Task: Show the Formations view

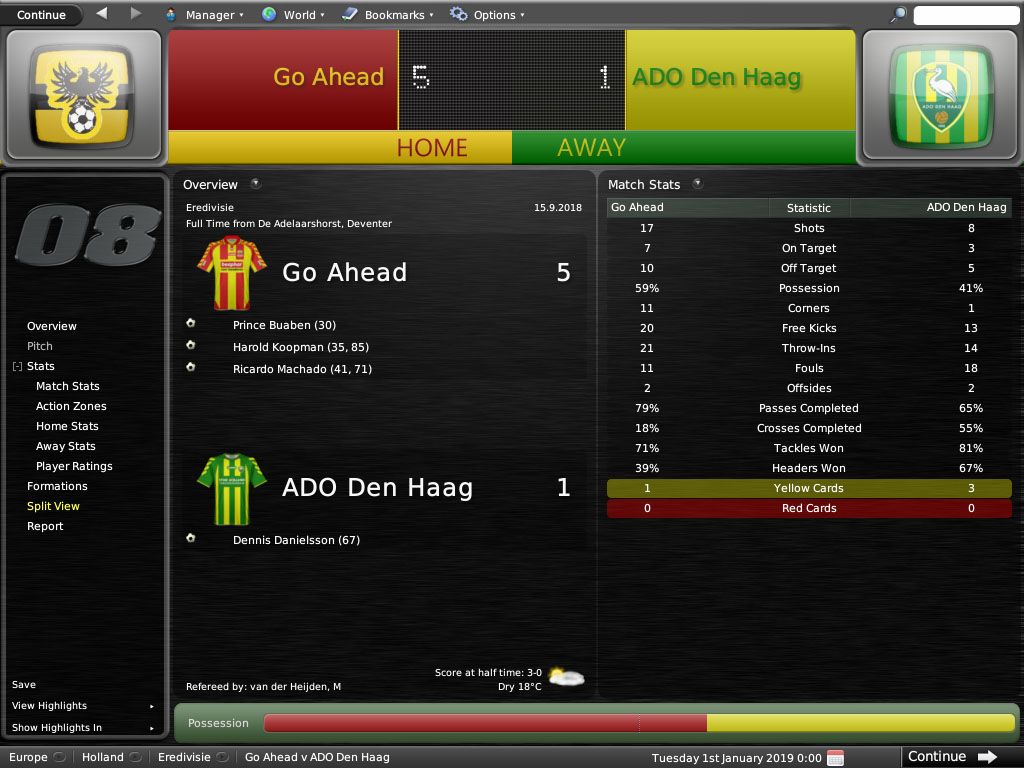Action: tap(57, 486)
